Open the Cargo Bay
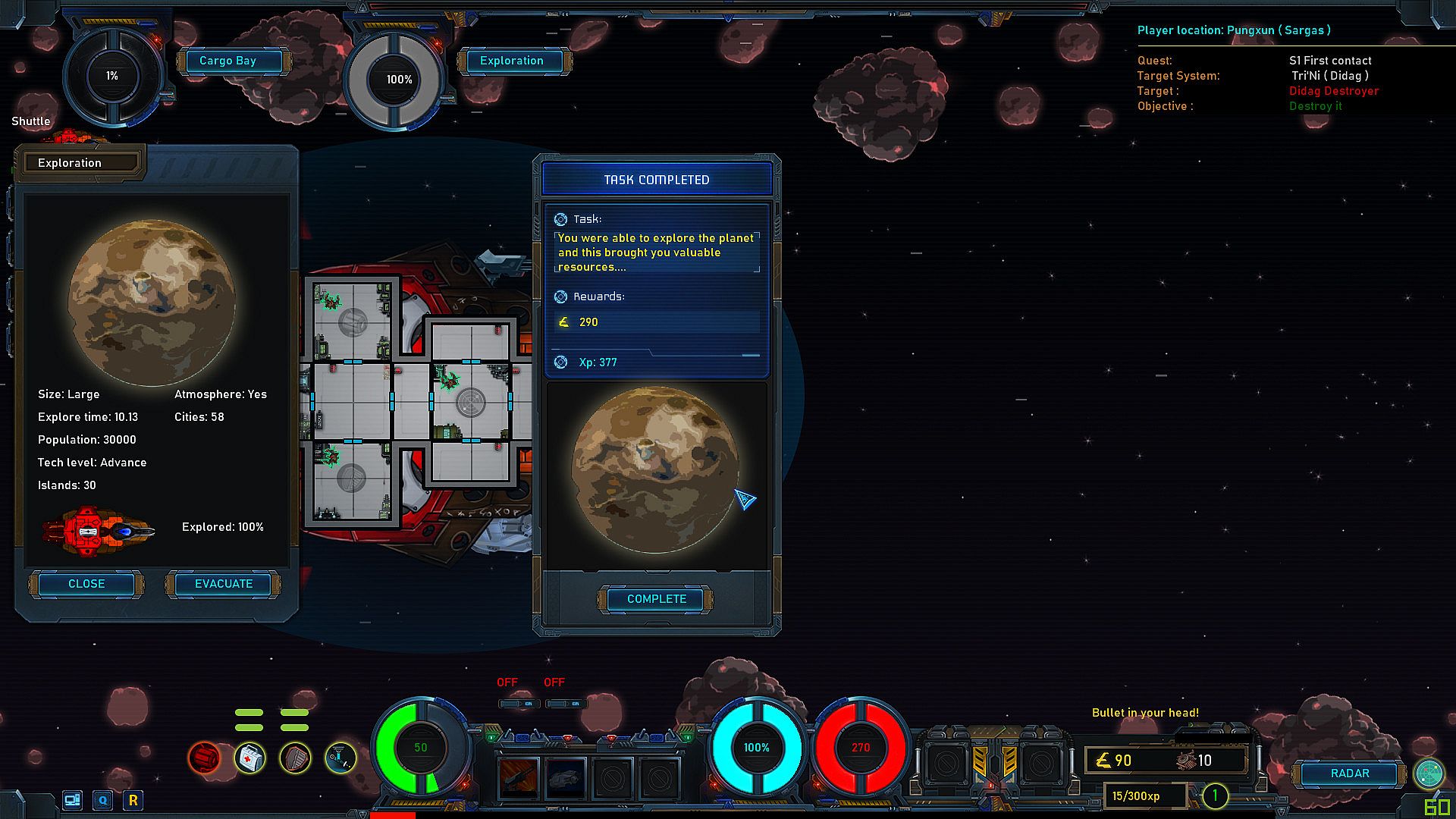This screenshot has height=819, width=1456. [227, 61]
